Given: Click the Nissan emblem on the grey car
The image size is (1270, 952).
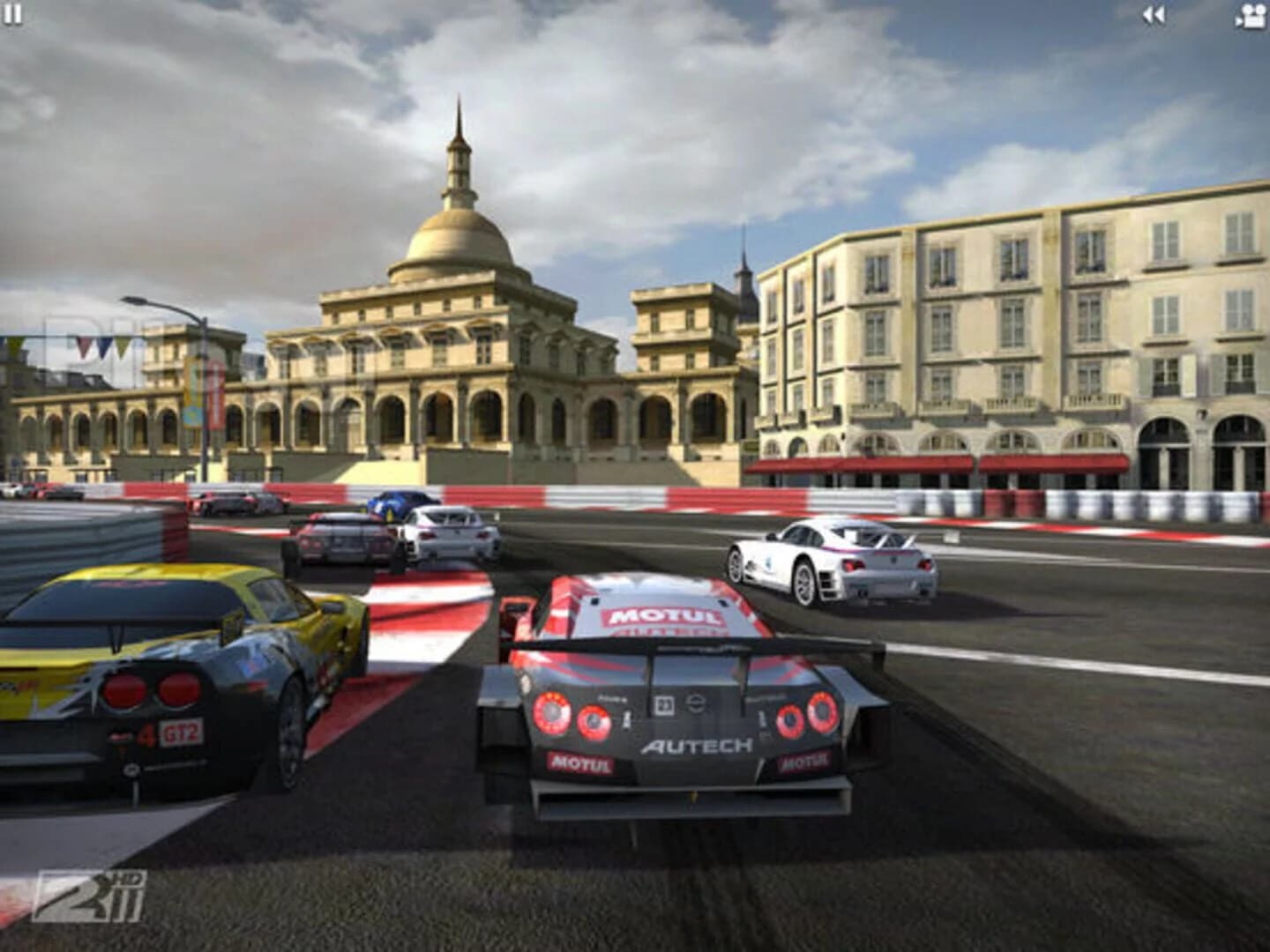Looking at the screenshot, I should (695, 703).
